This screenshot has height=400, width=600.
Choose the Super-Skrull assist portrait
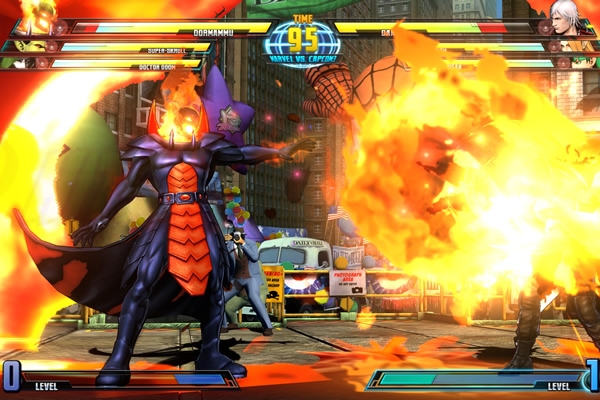[28, 46]
